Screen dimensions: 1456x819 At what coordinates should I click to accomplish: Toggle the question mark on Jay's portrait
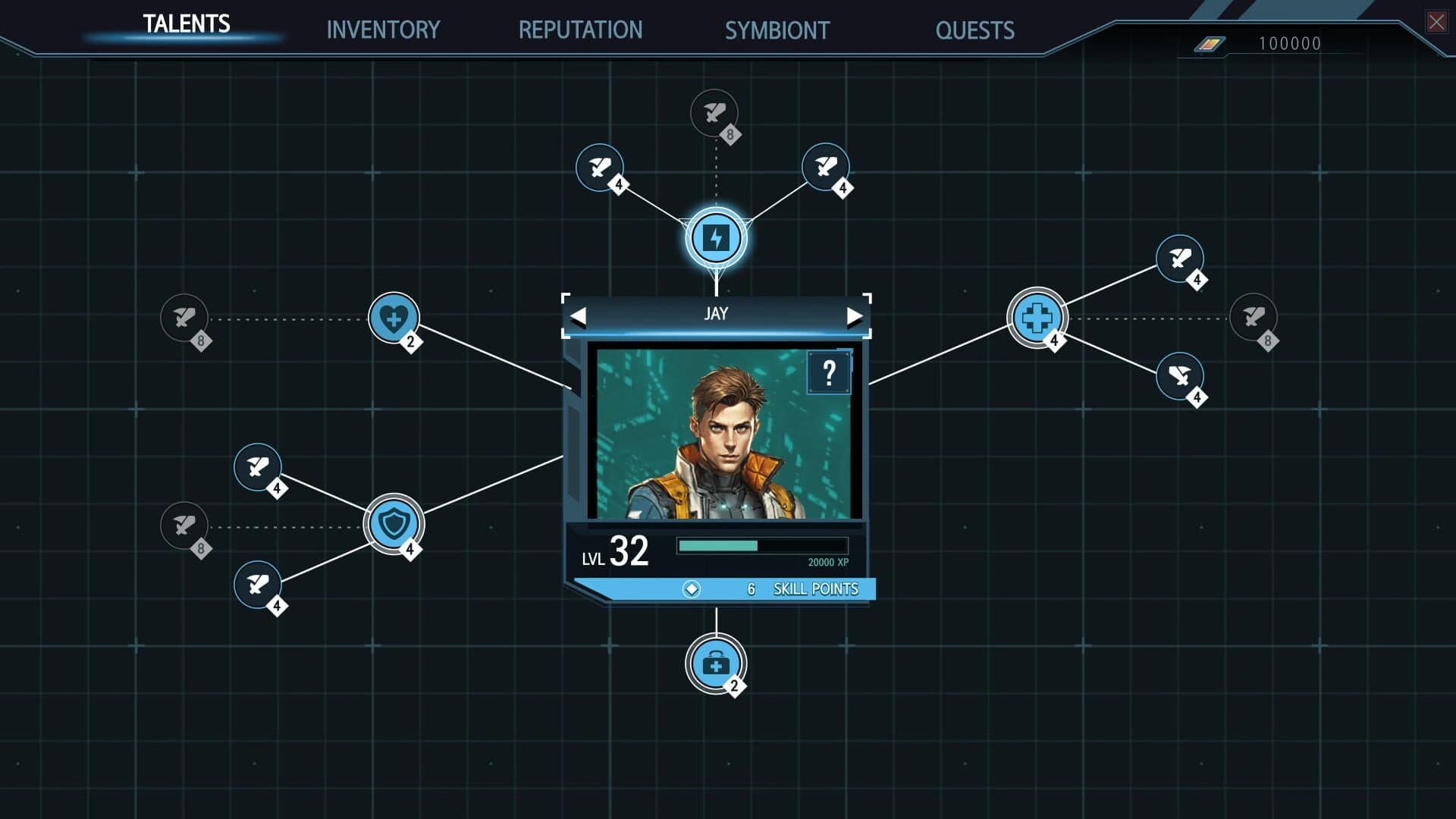coord(828,373)
